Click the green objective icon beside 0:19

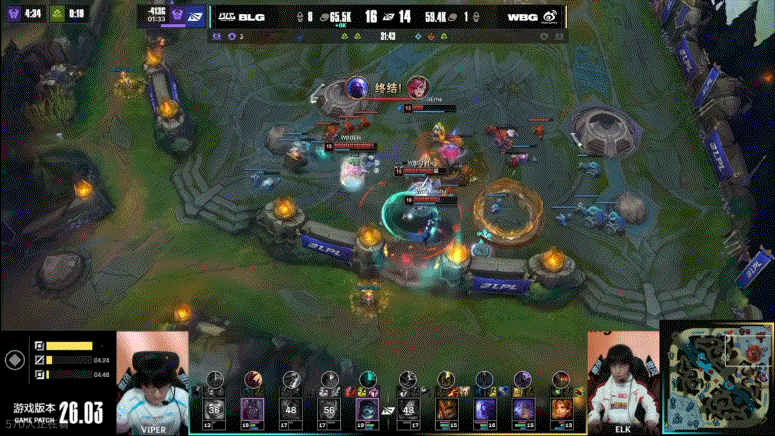tap(58, 14)
